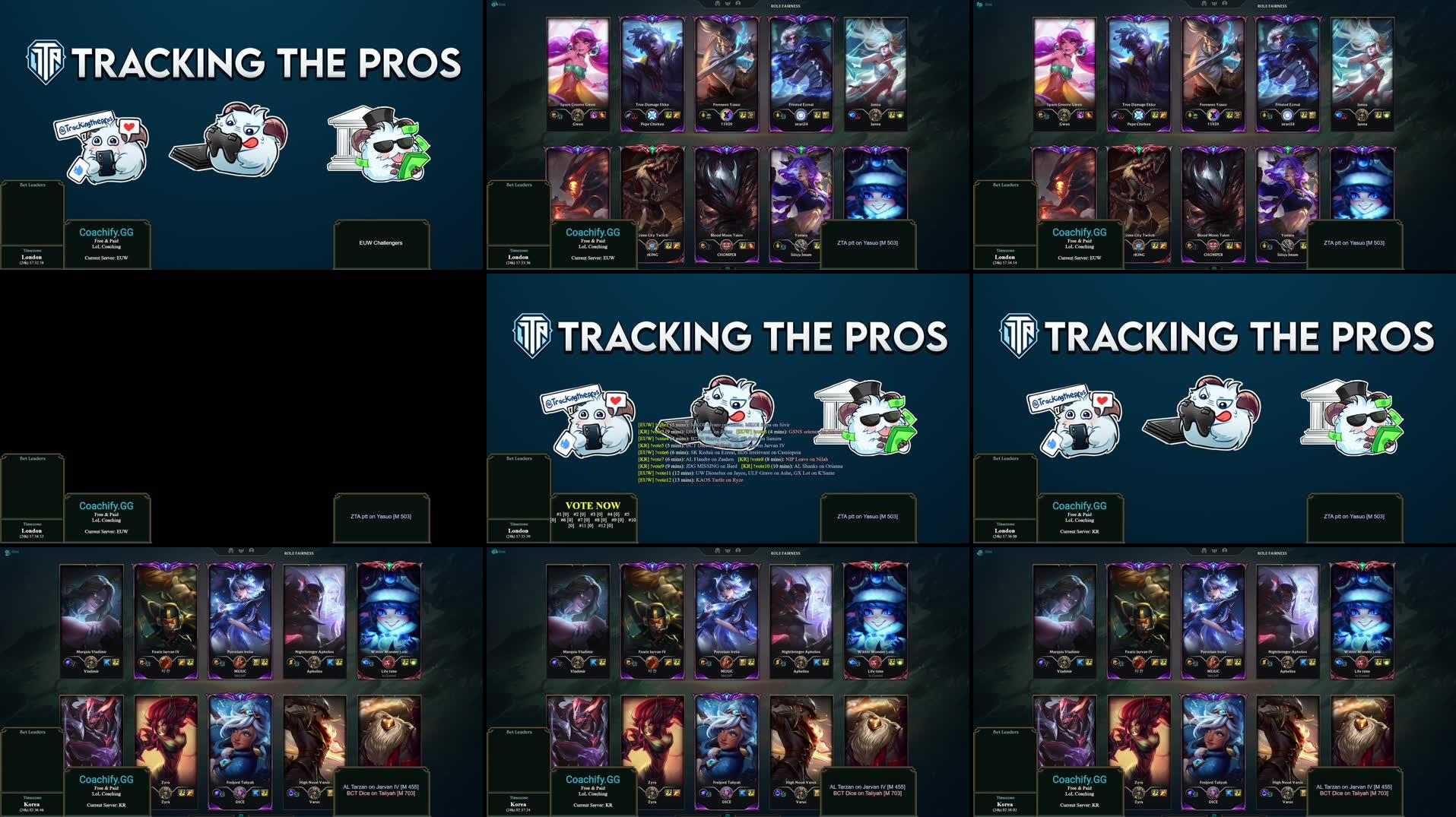Click the VOTE NOW panel

pyautogui.click(x=593, y=515)
